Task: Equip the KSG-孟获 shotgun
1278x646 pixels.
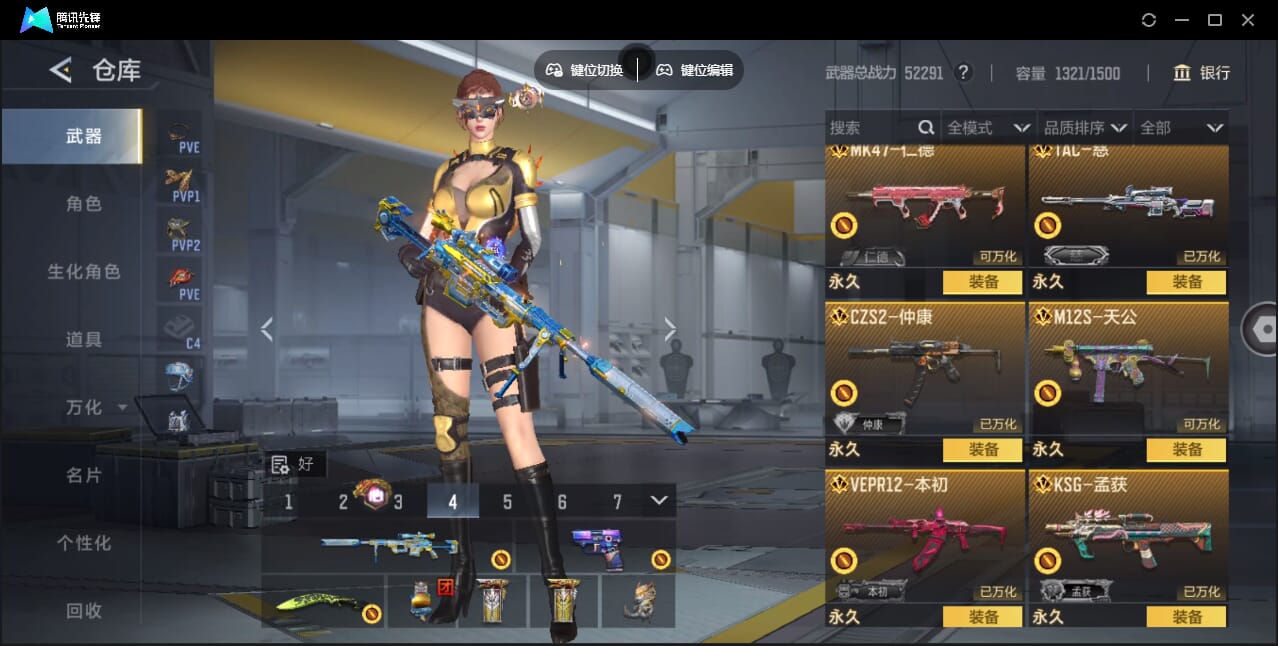Action: [x=1186, y=617]
